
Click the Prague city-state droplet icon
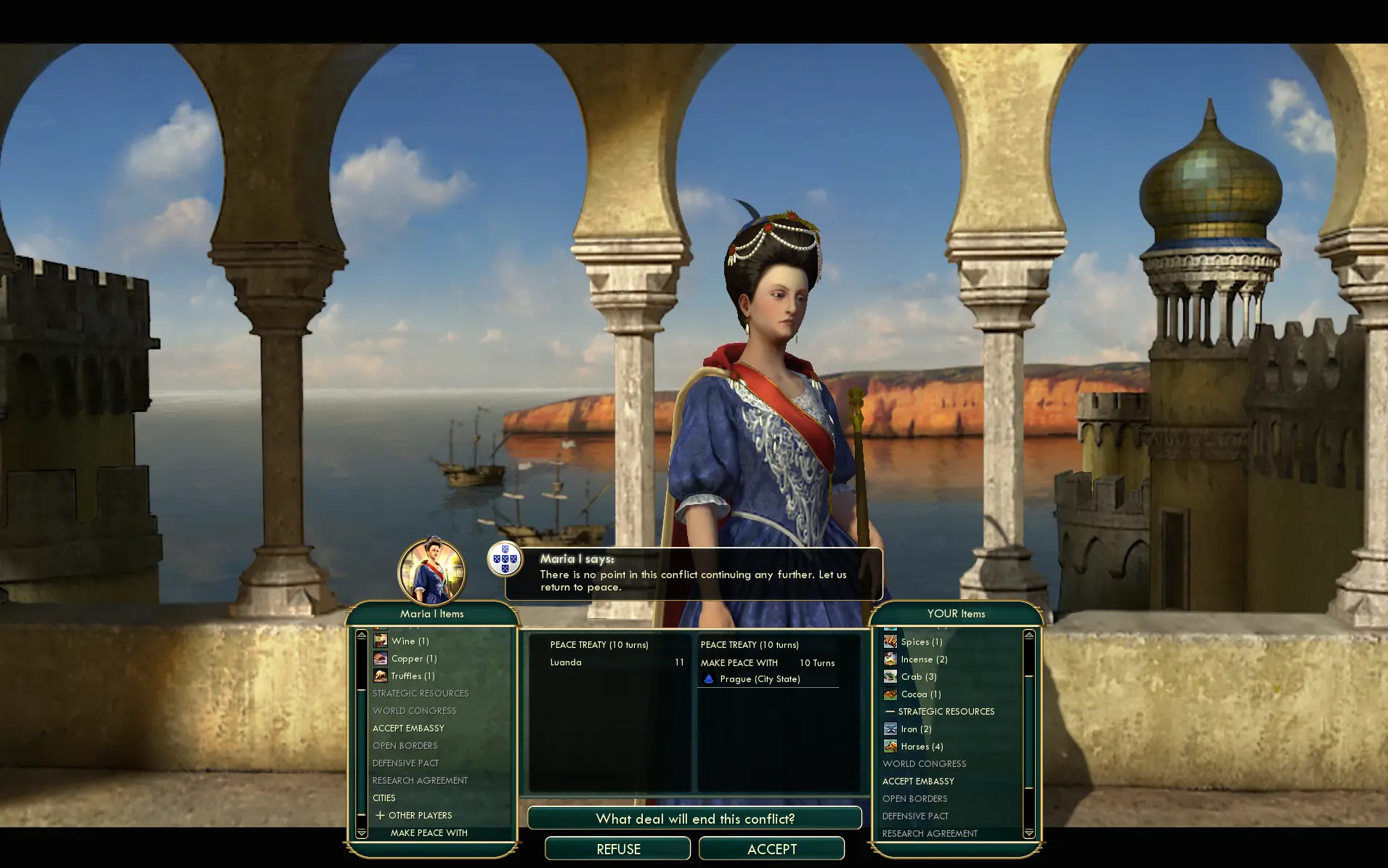pos(708,679)
